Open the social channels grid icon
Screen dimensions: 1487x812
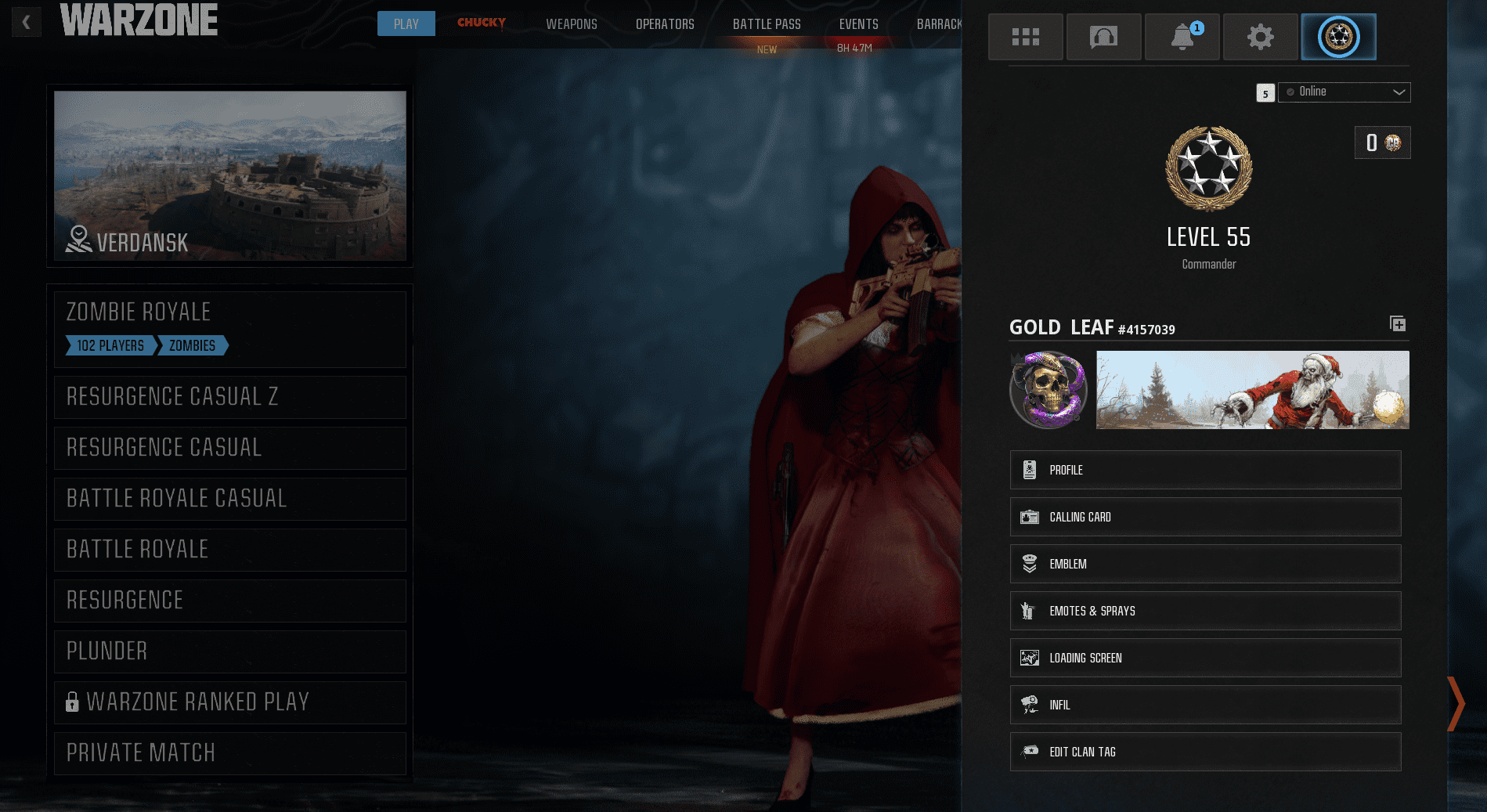(1025, 36)
